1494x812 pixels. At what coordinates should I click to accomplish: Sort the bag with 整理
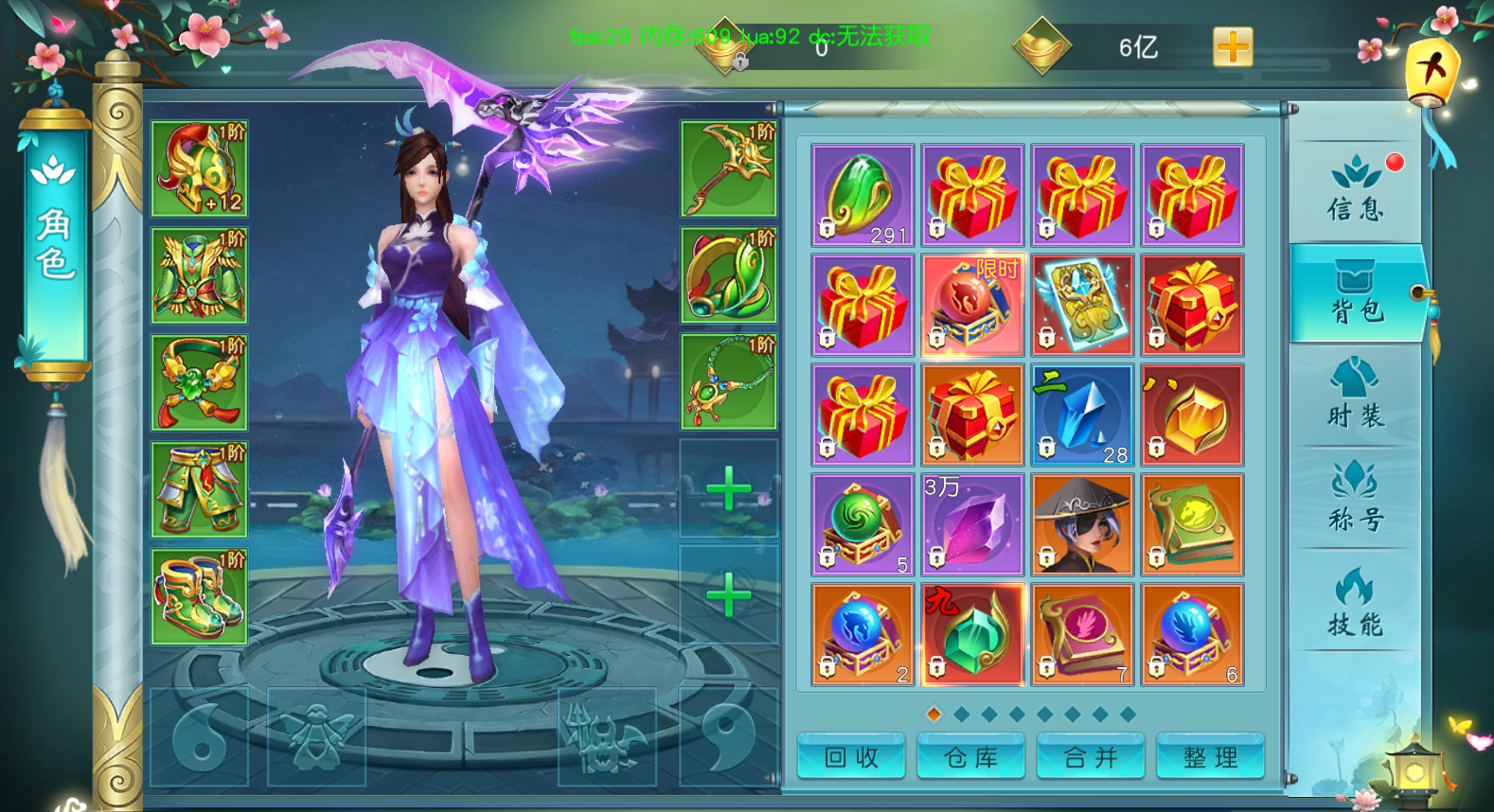click(x=1210, y=757)
